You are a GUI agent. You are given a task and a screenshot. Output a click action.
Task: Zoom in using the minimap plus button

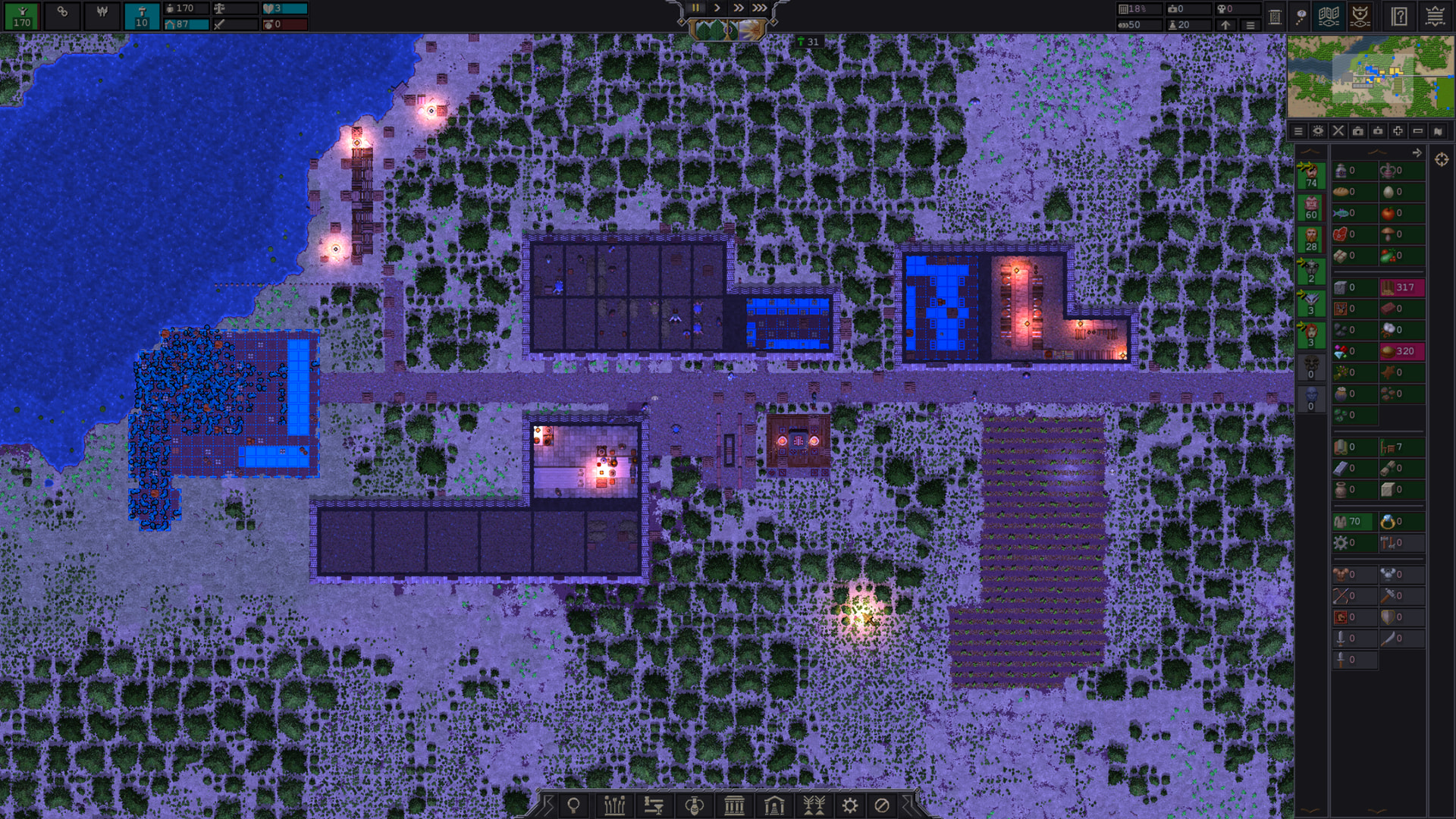click(x=1398, y=131)
